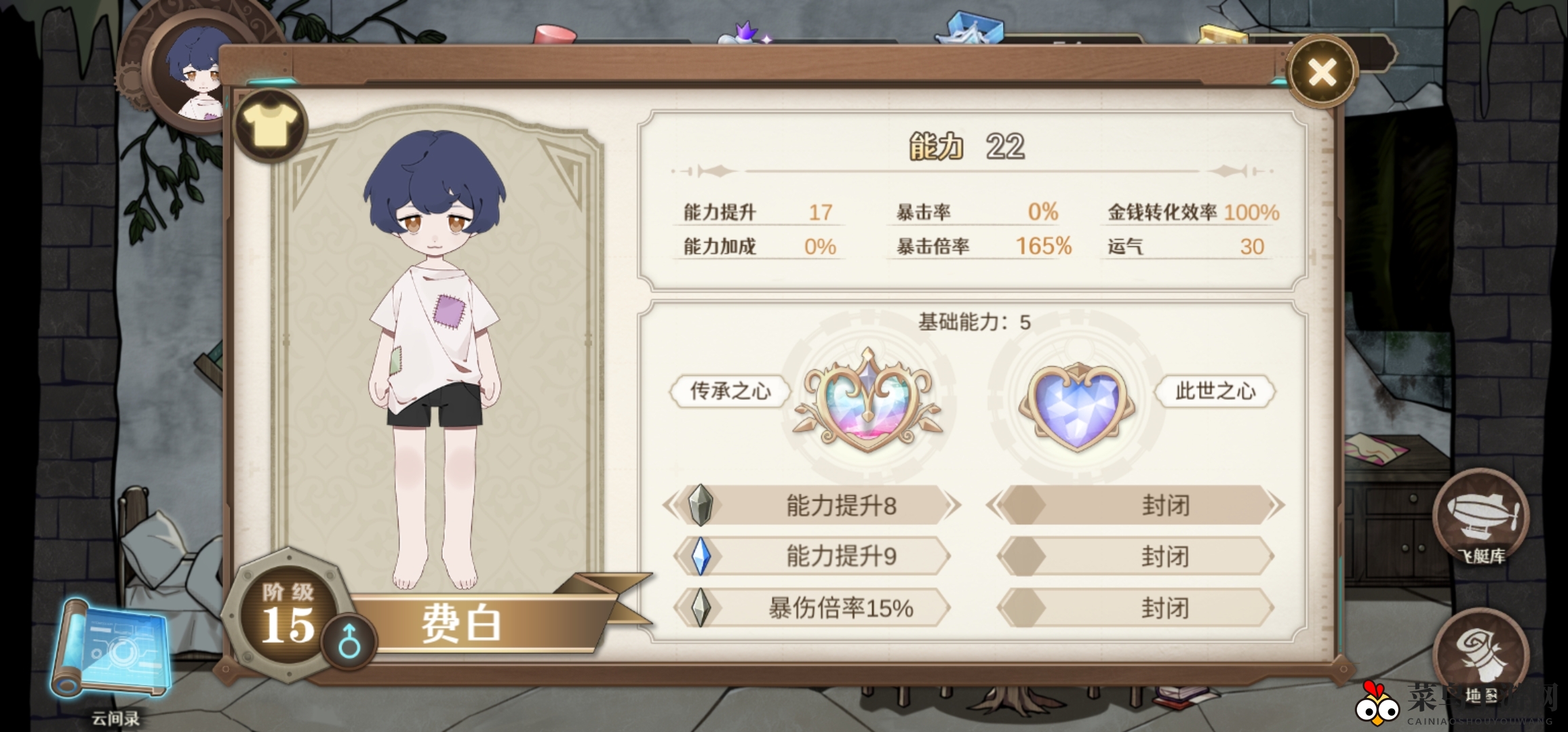Click the character portrait in the mirror frame
Screen dimensions: 1568x732
point(195,75)
